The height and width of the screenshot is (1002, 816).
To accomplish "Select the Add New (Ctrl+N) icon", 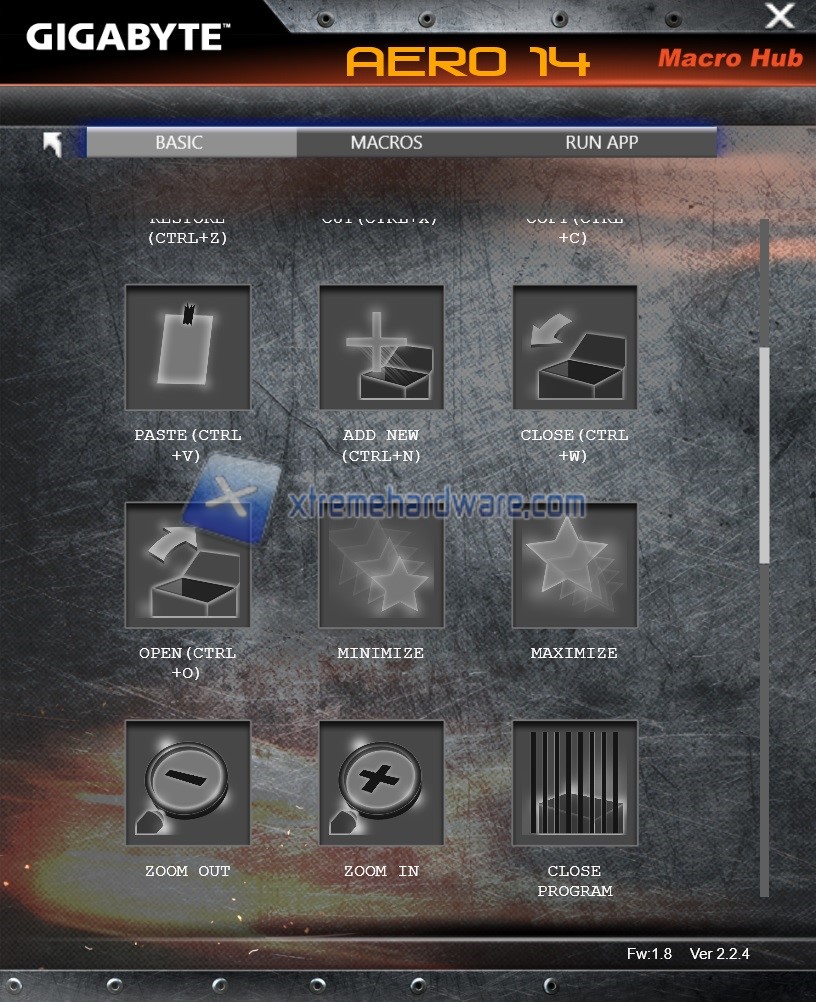I will pyautogui.click(x=381, y=347).
